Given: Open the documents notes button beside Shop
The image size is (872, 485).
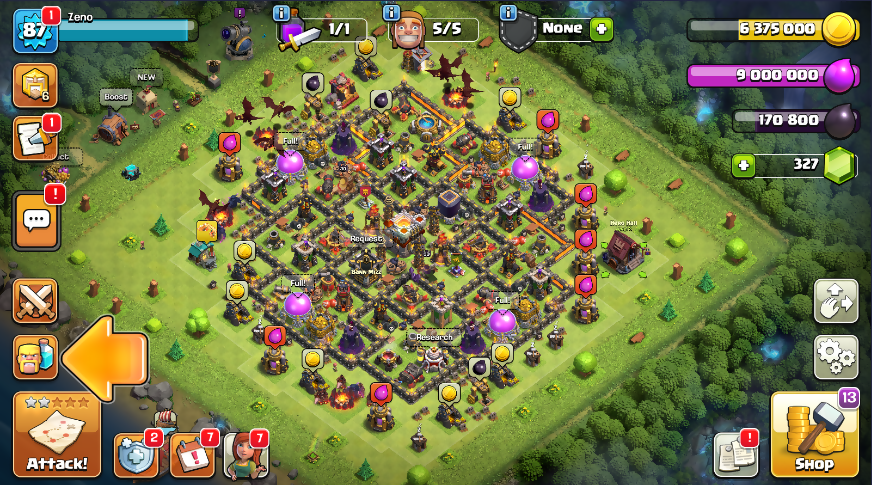Looking at the screenshot, I should pos(733,455).
